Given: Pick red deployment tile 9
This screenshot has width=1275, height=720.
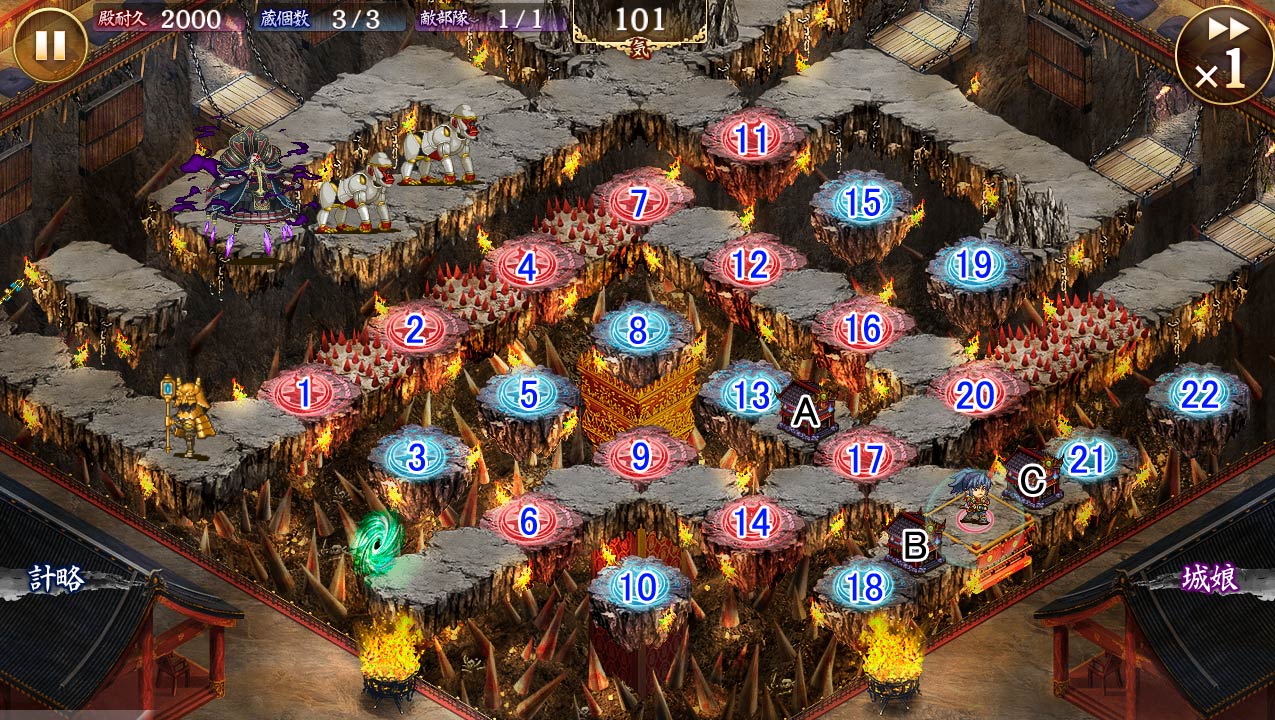Looking at the screenshot, I should [x=640, y=458].
